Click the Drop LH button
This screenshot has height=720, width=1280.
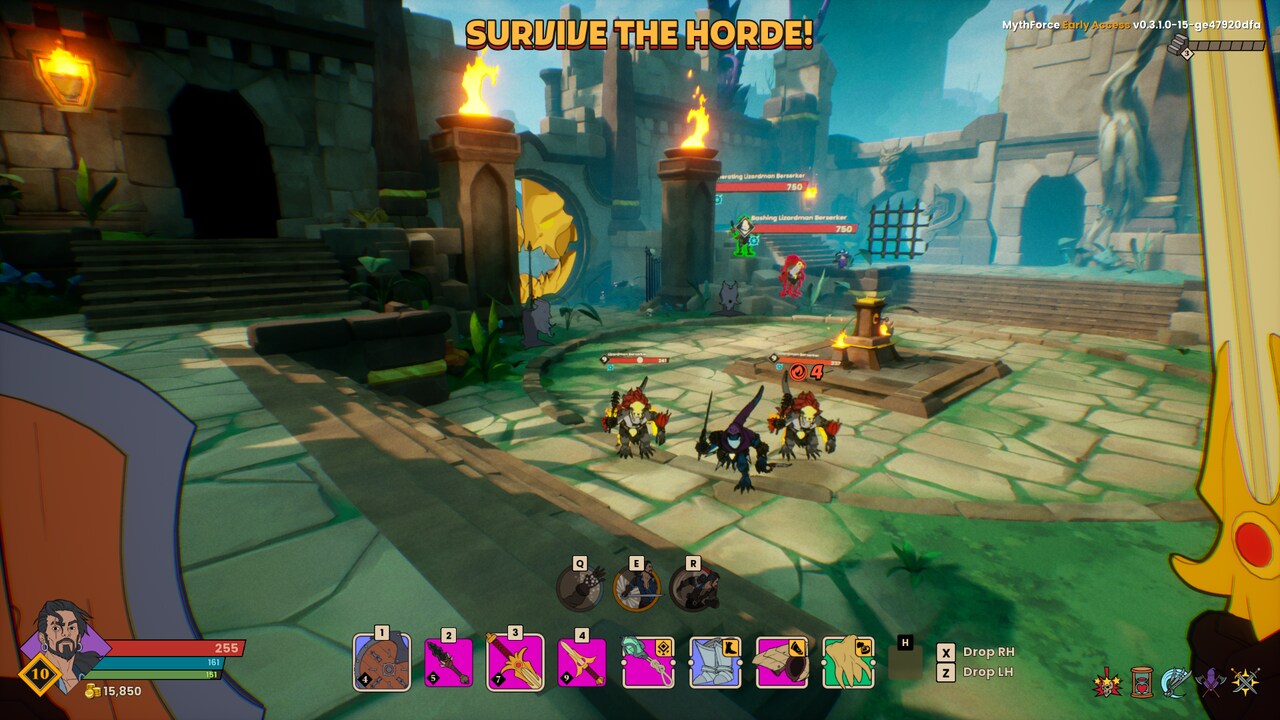pyautogui.click(x=985, y=673)
